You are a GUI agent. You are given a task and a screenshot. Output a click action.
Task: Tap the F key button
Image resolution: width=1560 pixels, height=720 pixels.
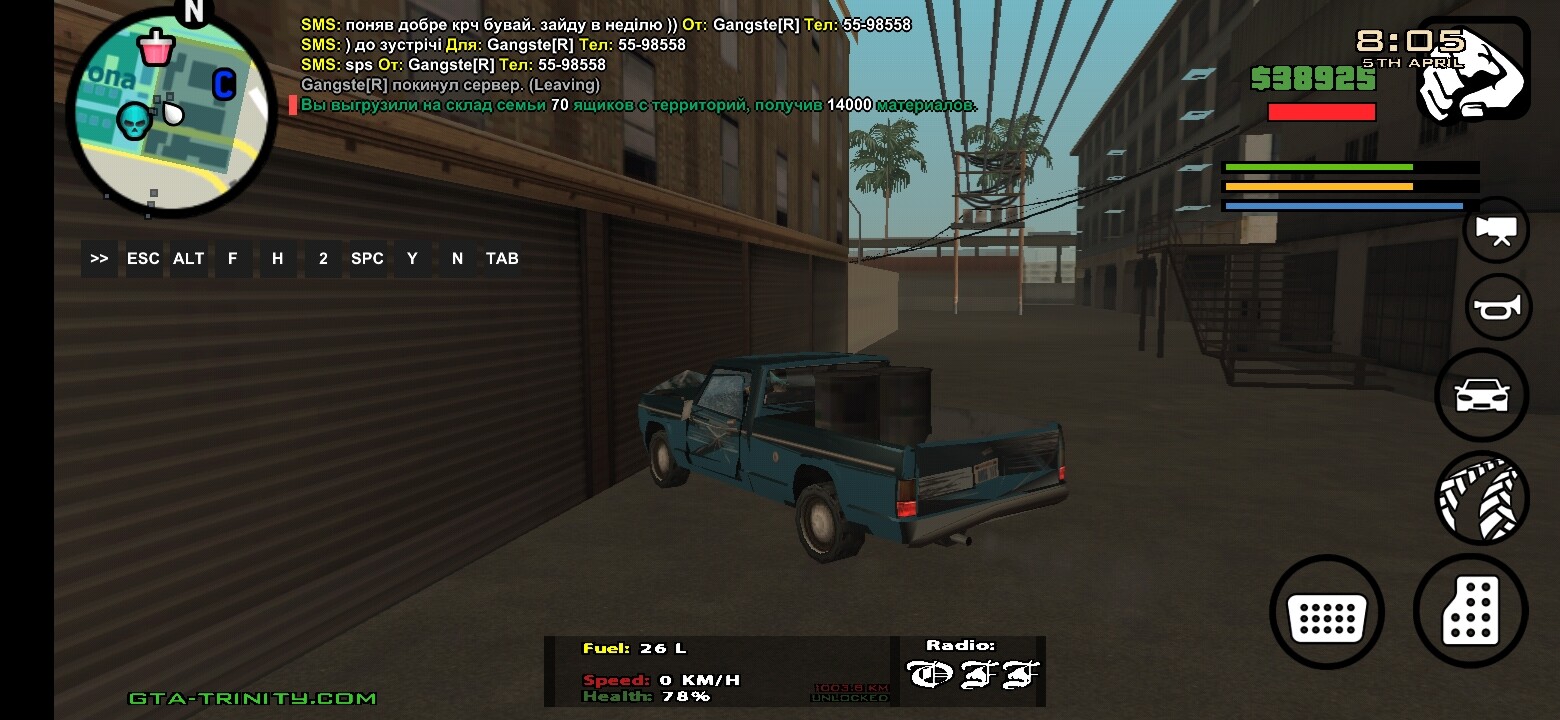coord(233,258)
